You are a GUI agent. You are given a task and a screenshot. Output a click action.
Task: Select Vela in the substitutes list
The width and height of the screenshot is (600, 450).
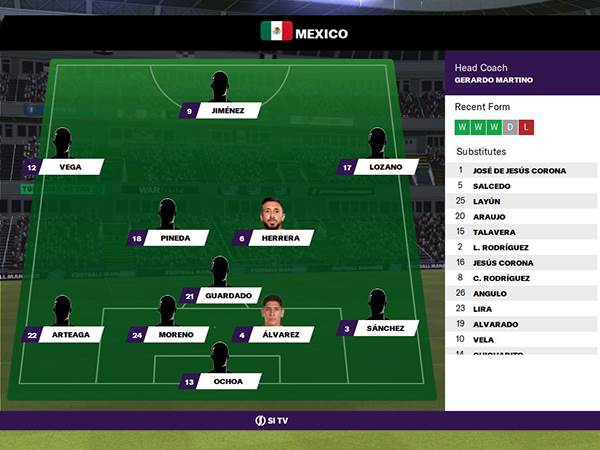483,339
